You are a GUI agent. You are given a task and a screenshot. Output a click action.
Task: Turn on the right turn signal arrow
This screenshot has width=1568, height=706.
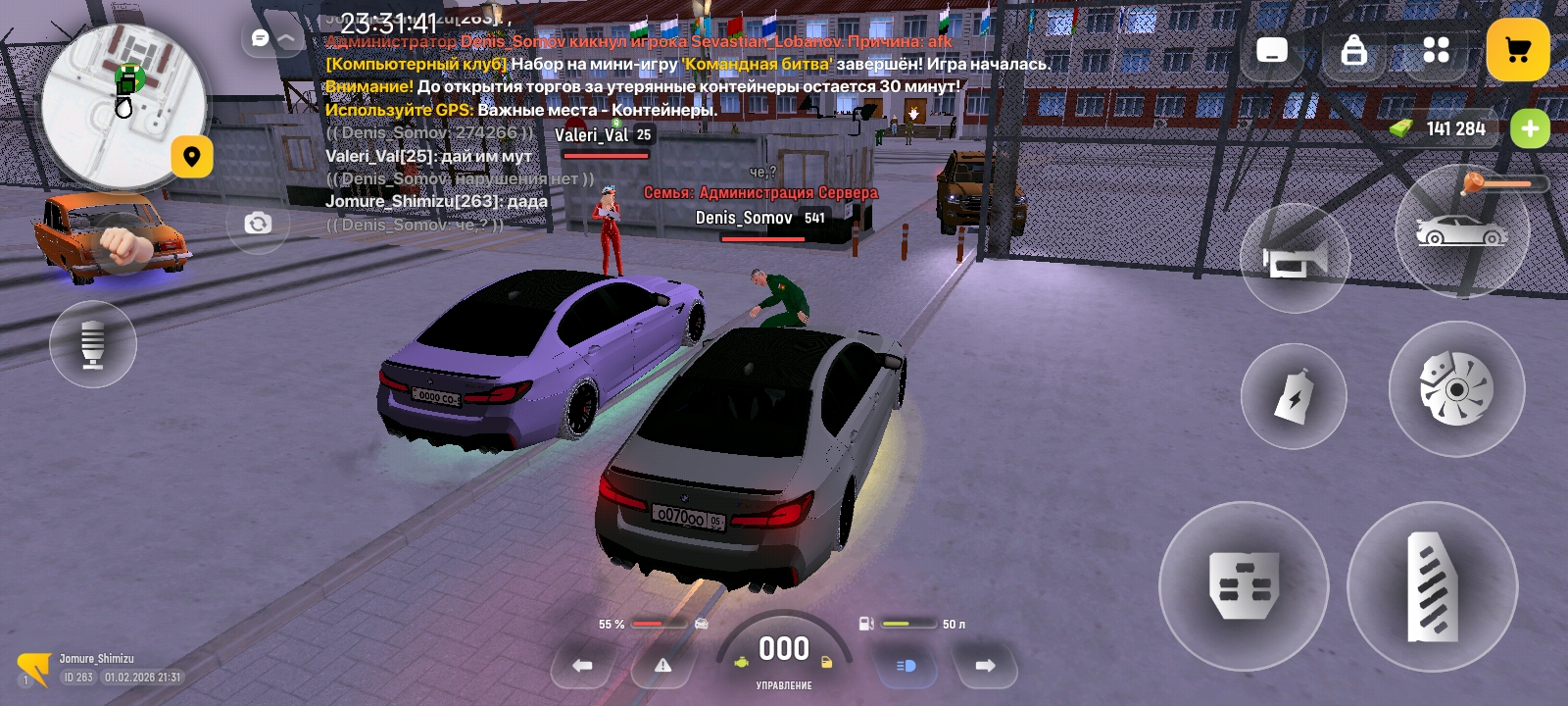click(x=985, y=666)
